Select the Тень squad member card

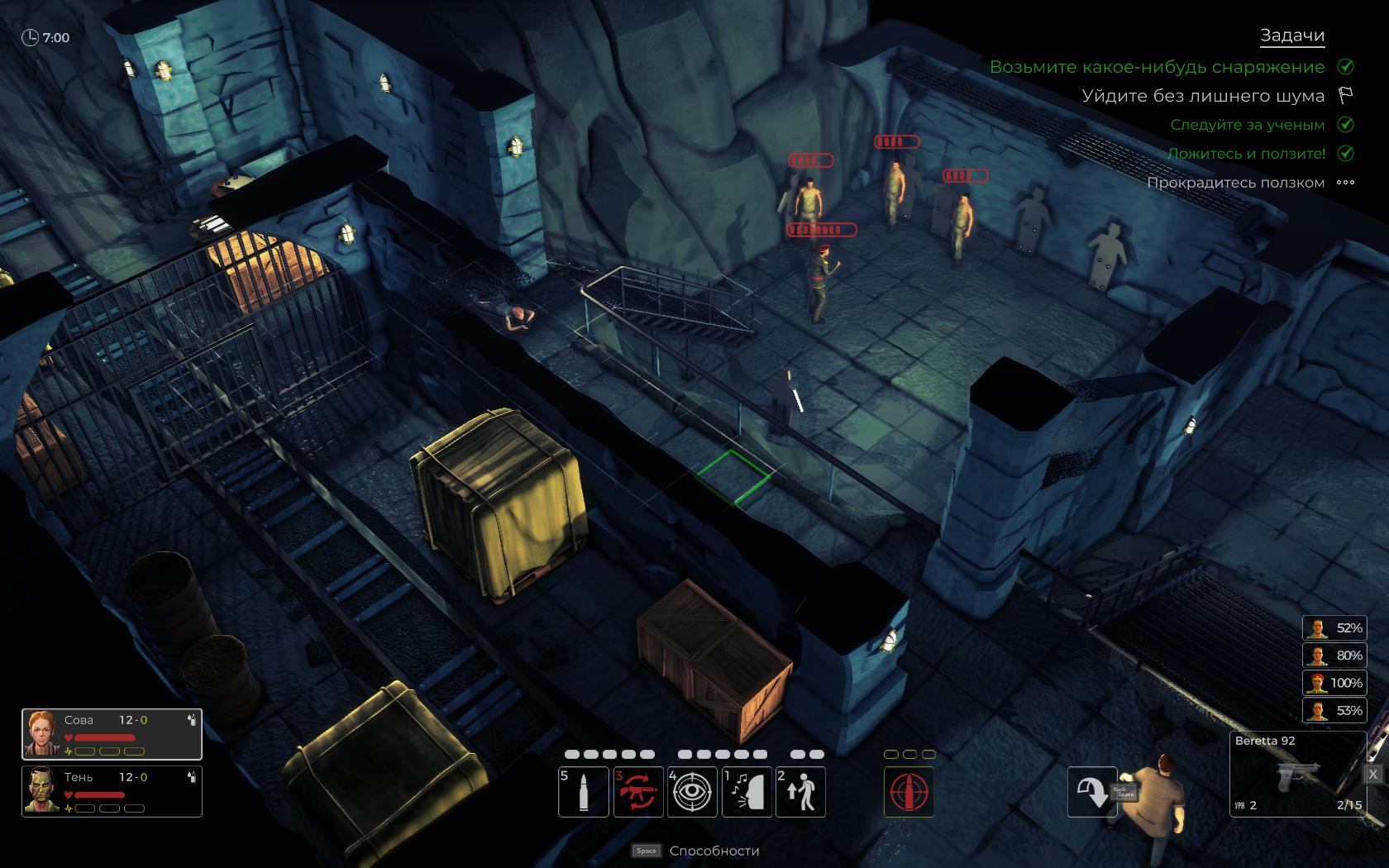(x=112, y=791)
